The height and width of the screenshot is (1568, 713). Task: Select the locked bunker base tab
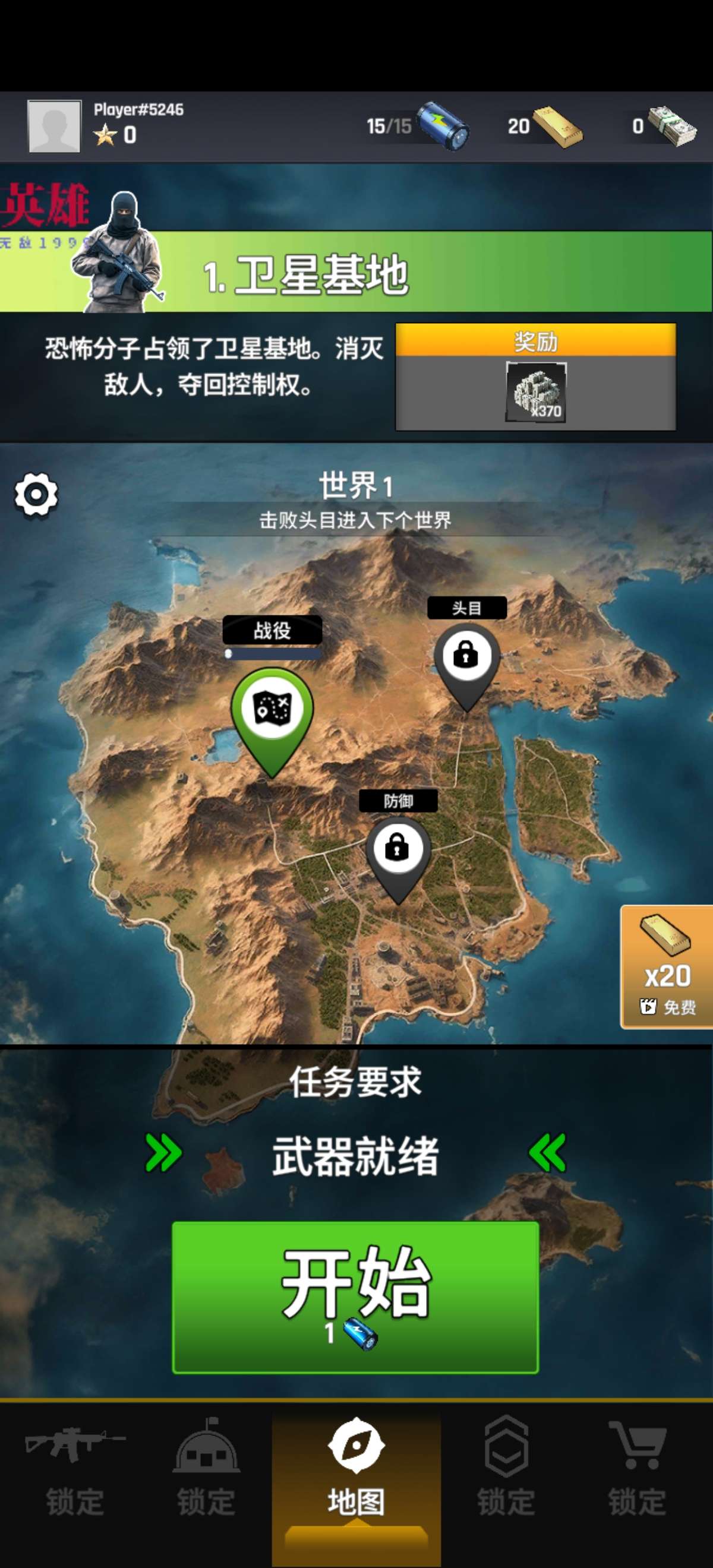click(206, 1467)
